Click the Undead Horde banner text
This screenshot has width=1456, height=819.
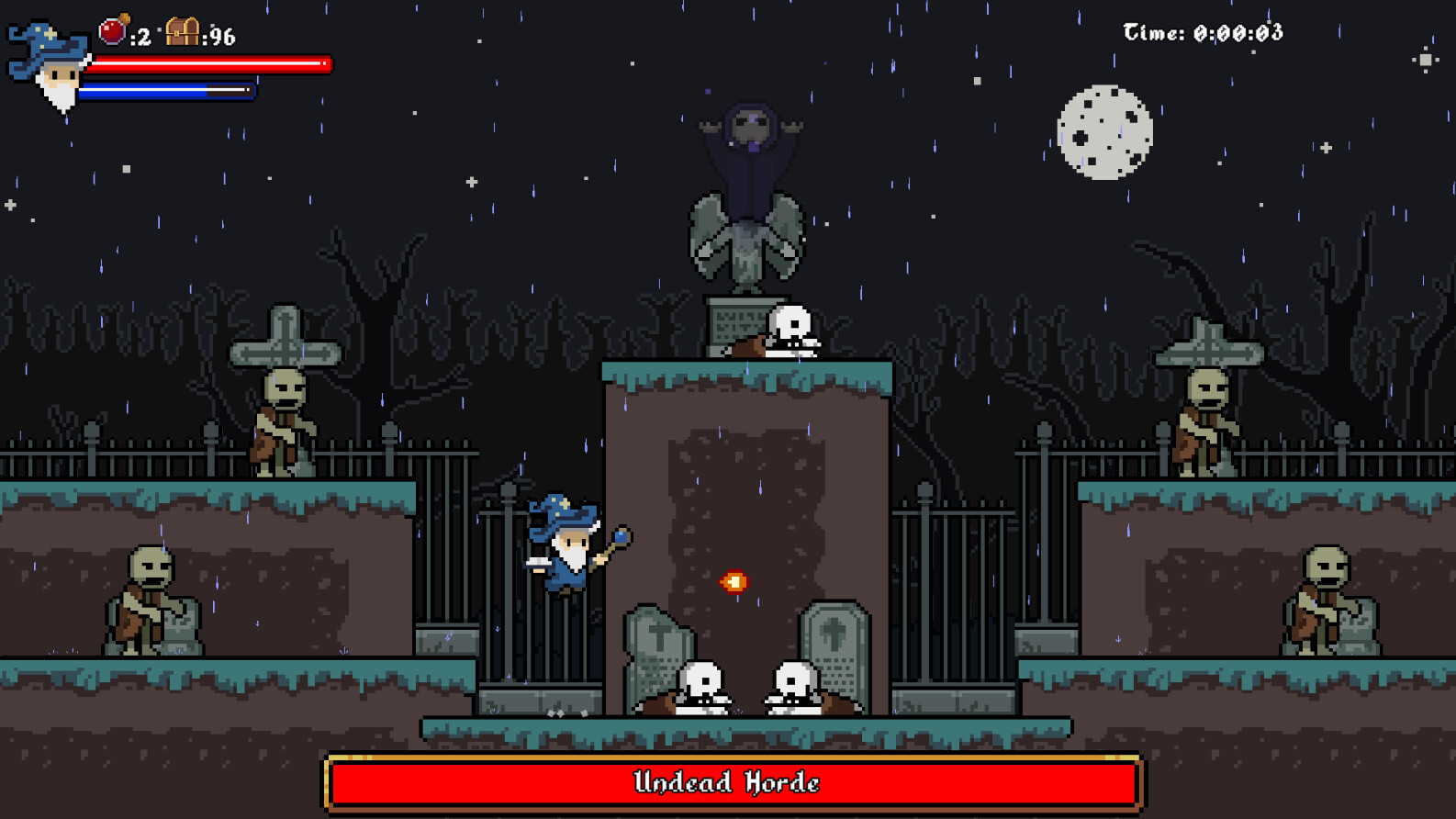pyautogui.click(x=726, y=783)
